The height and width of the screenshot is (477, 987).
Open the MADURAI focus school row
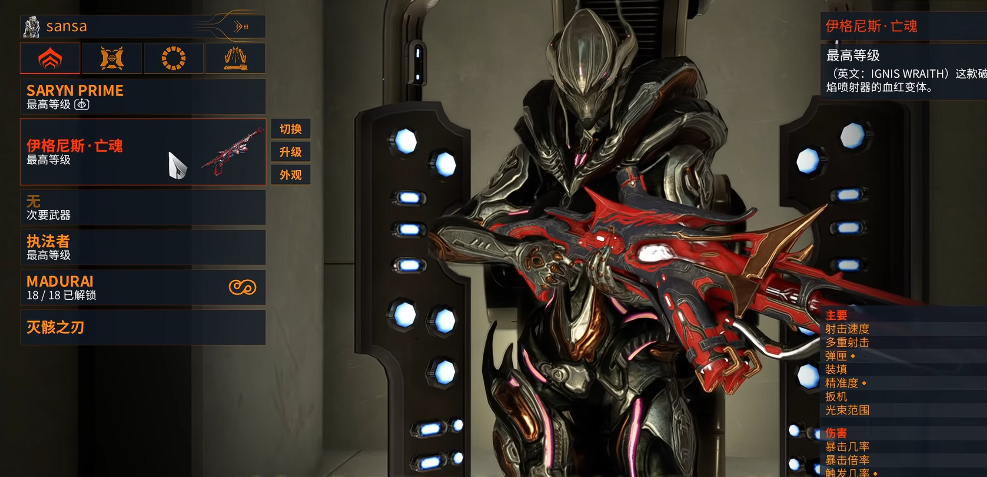coord(143,287)
